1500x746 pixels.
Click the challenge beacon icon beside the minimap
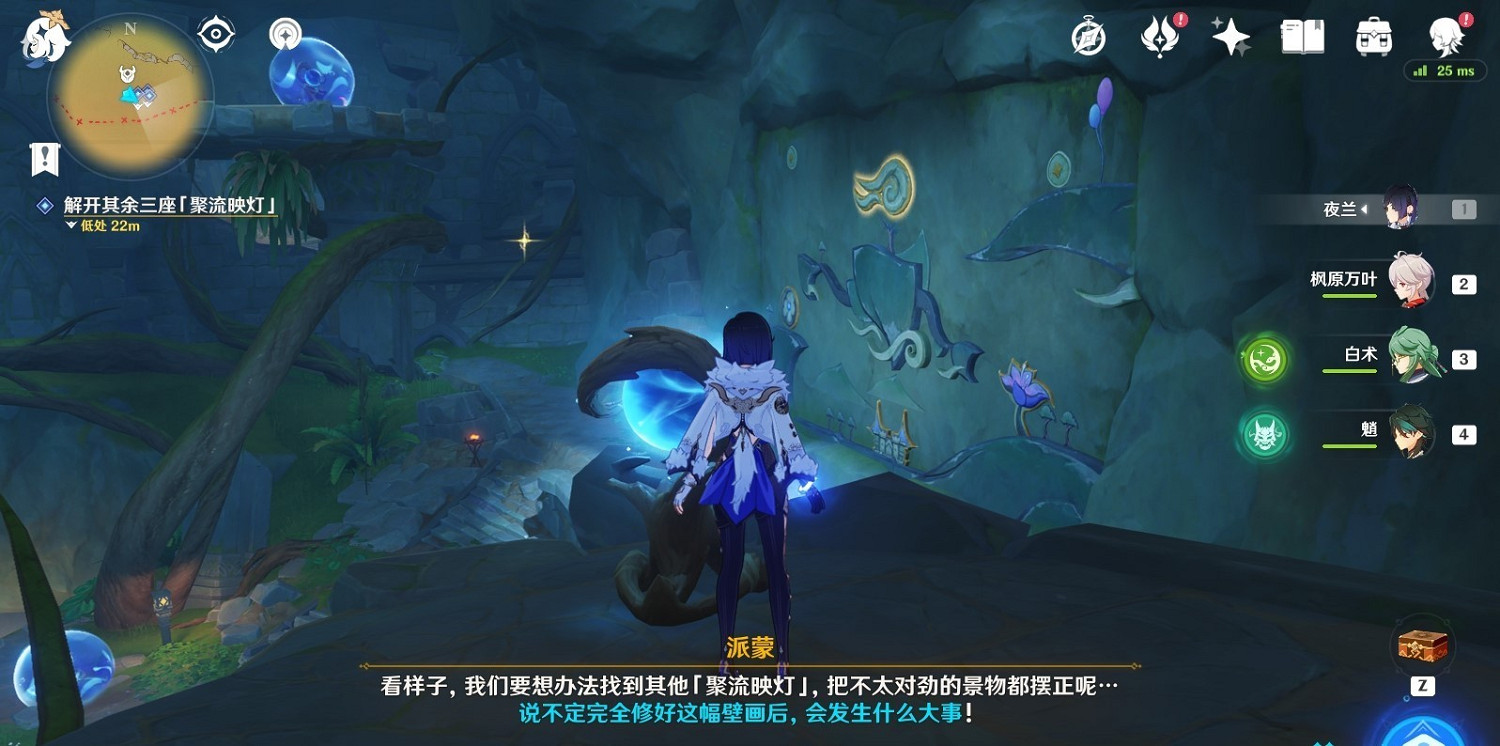click(x=284, y=36)
